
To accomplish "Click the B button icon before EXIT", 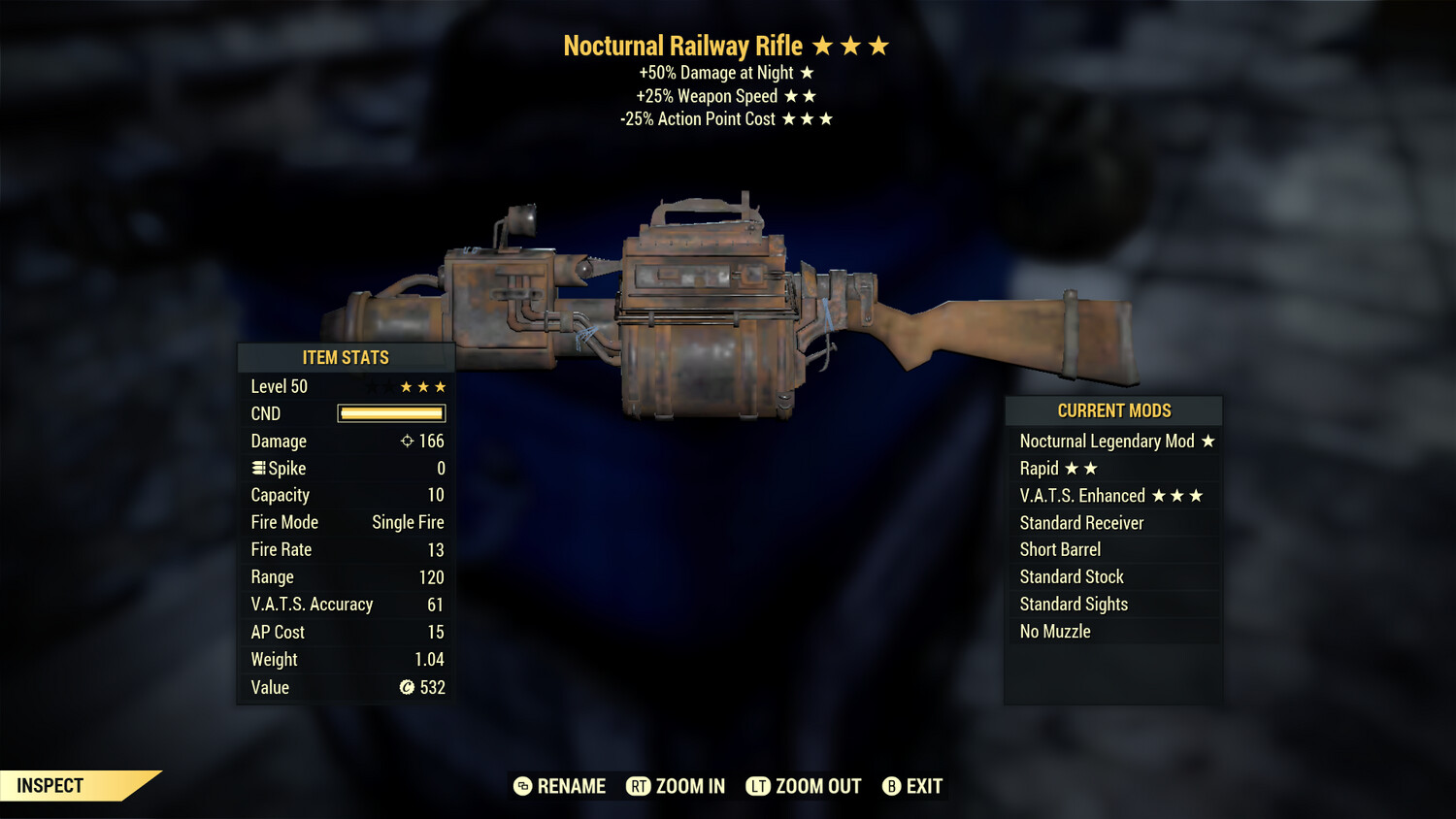I will (892, 786).
